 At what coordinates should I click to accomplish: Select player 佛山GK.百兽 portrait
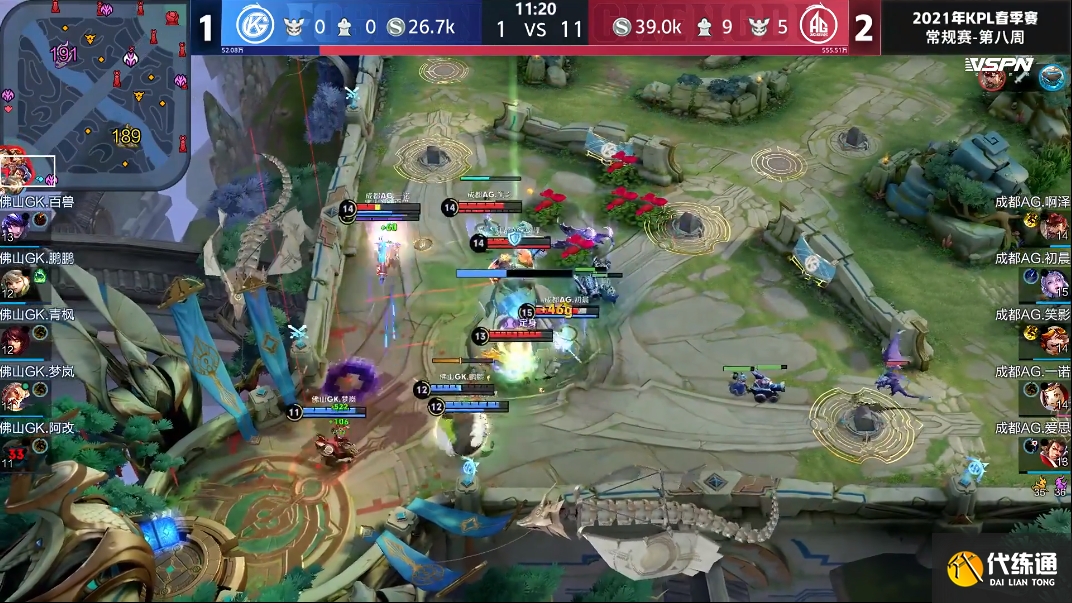(15, 225)
